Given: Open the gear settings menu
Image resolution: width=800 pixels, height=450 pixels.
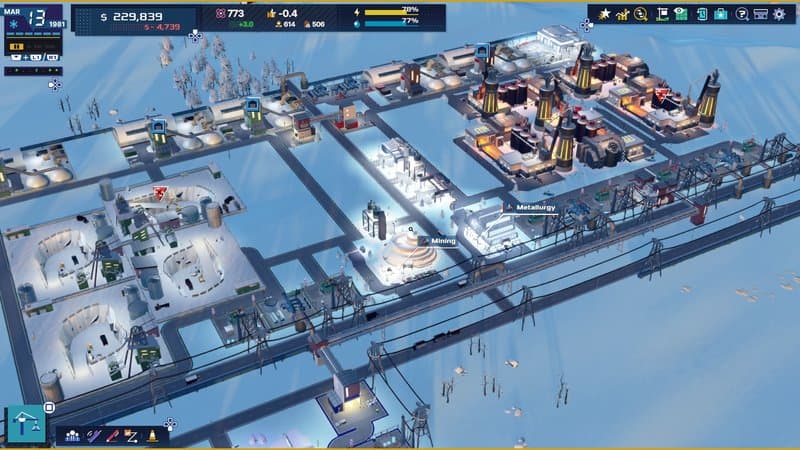Looking at the screenshot, I should pos(780,14).
